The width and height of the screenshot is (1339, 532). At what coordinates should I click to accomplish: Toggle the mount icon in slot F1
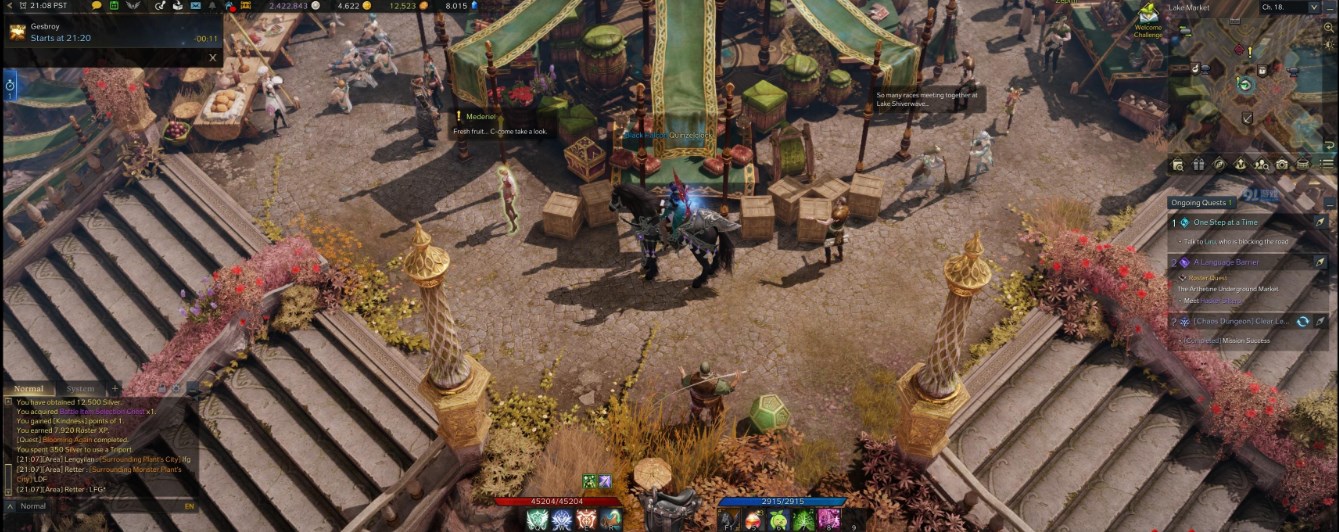tap(729, 519)
